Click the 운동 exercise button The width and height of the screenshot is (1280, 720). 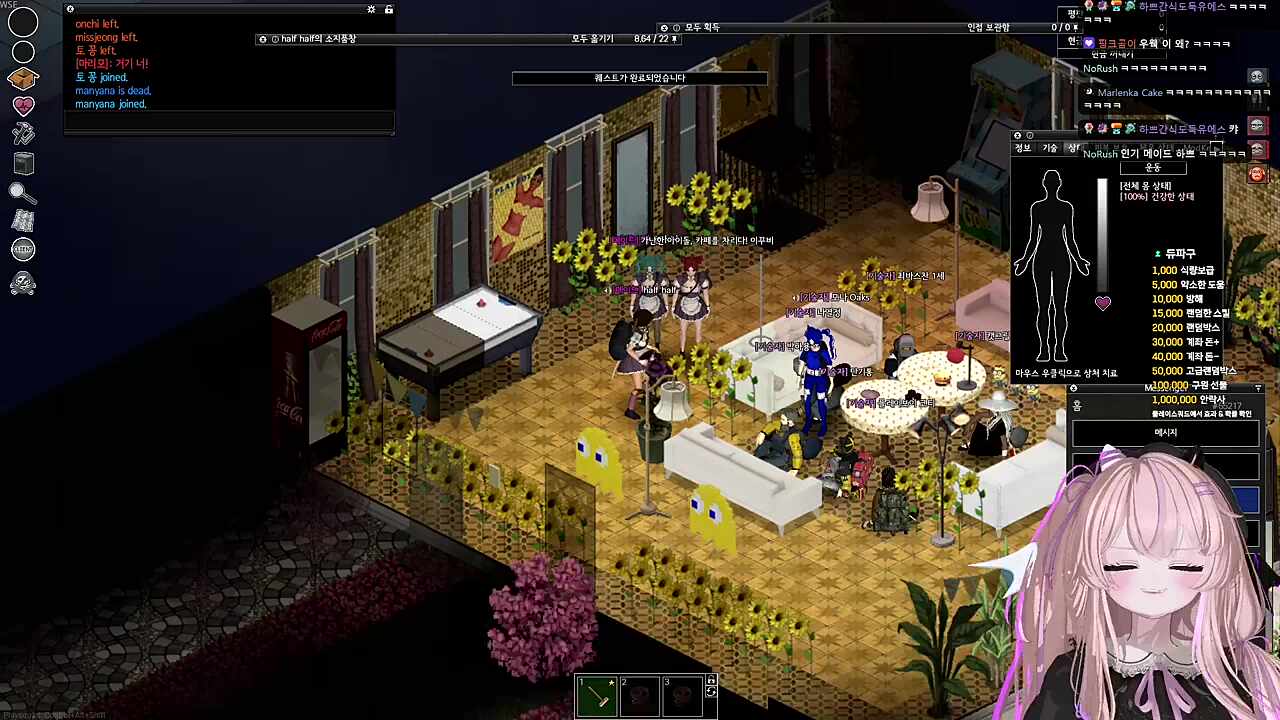[1152, 168]
